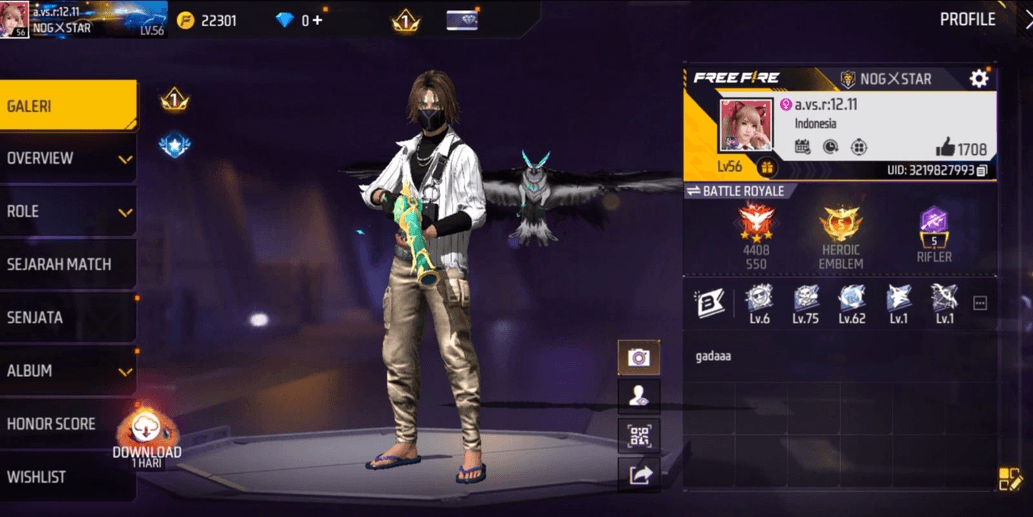The image size is (1033, 517).
Task: Copy the UID number
Action: tap(982, 171)
